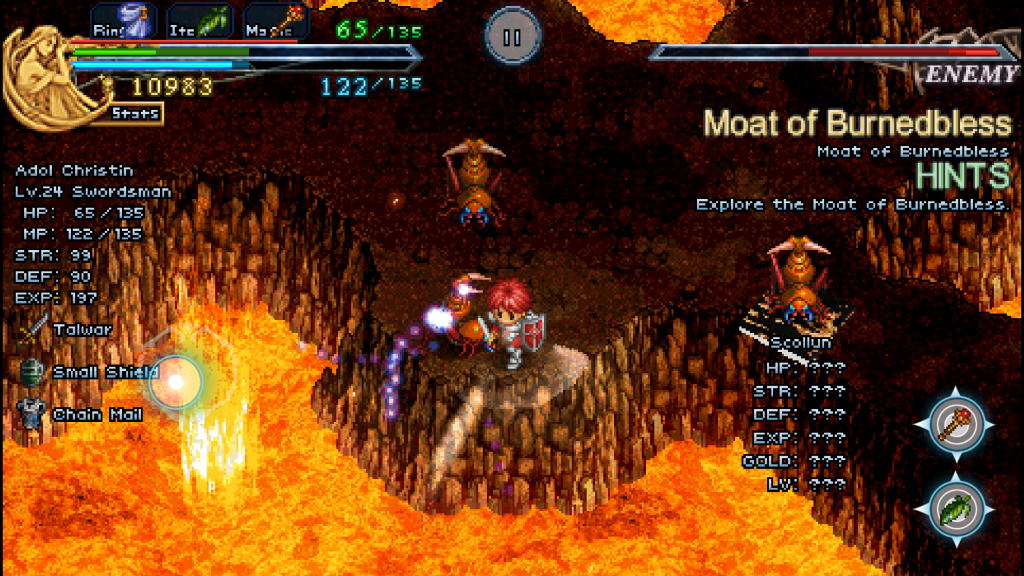Tap the glowing virtual joystick orb
1024x576 pixels.
click(x=176, y=380)
